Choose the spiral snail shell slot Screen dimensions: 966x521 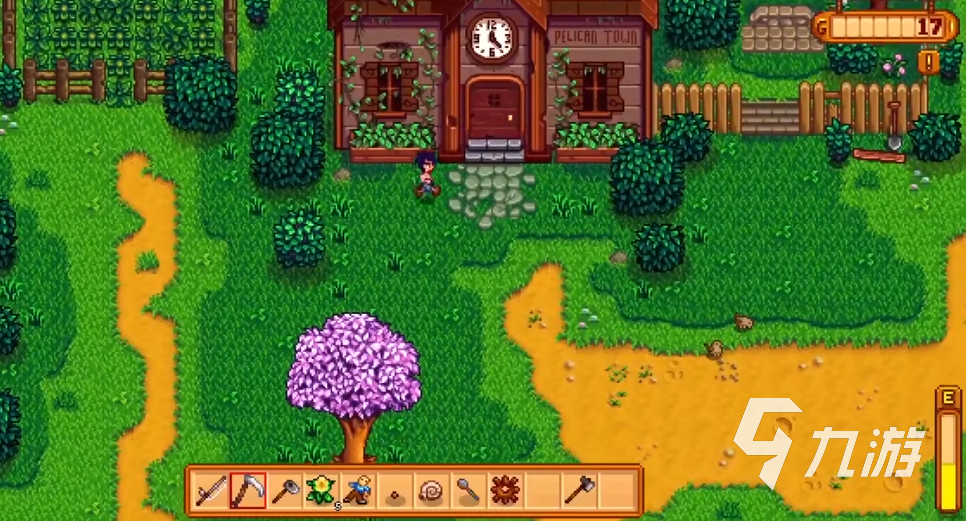point(432,490)
